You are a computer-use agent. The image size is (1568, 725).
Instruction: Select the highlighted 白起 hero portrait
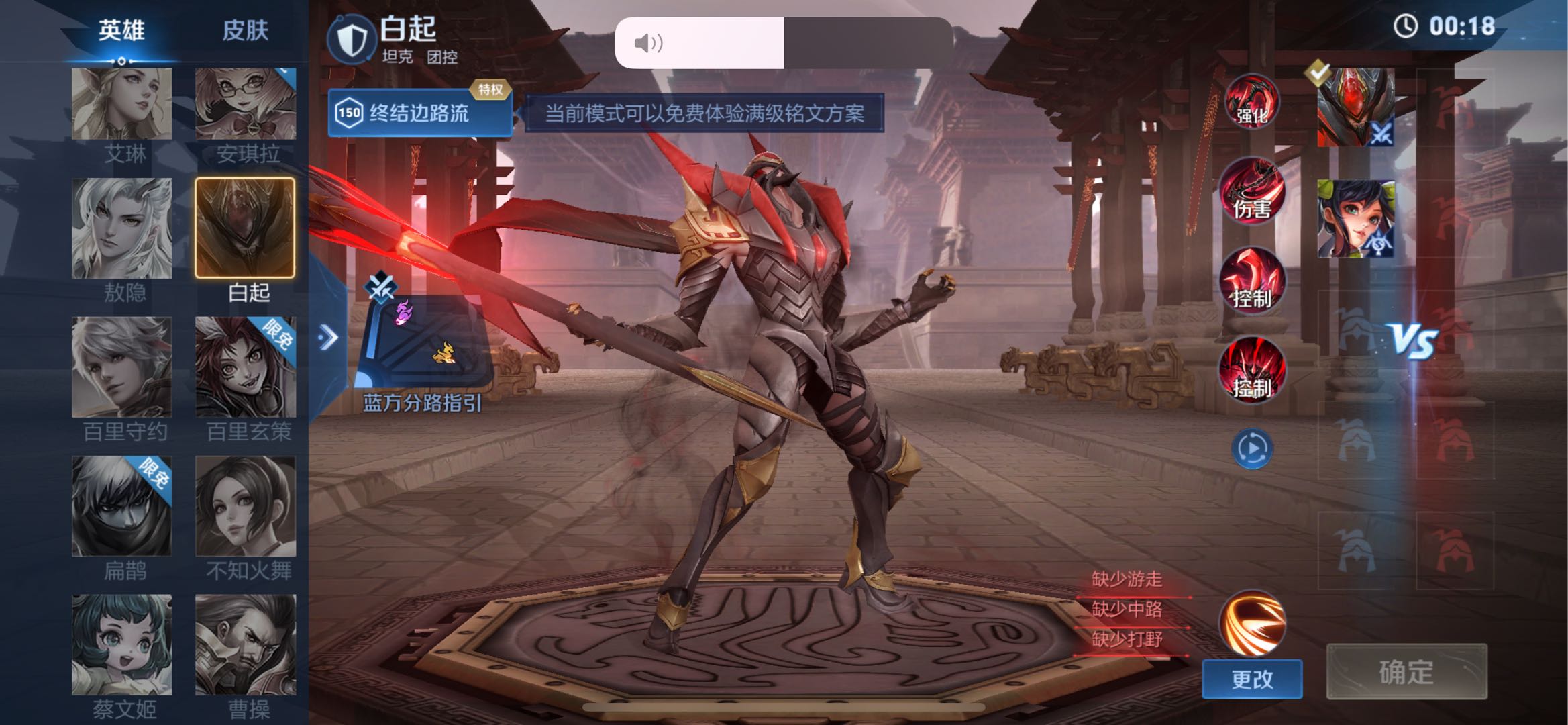click(x=245, y=228)
